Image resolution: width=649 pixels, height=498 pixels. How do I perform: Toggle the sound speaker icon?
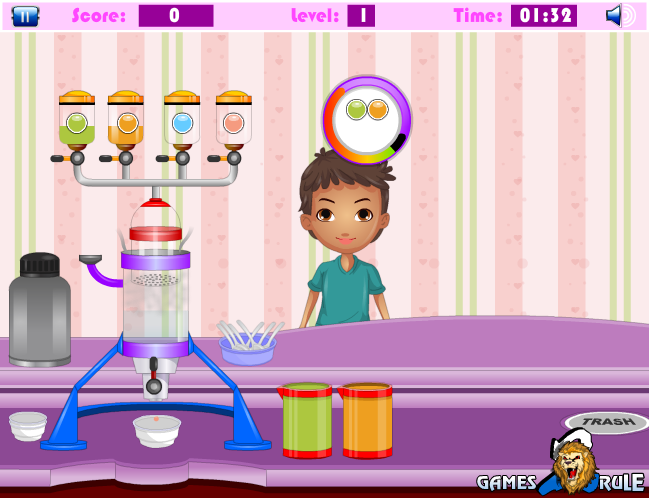(x=619, y=16)
